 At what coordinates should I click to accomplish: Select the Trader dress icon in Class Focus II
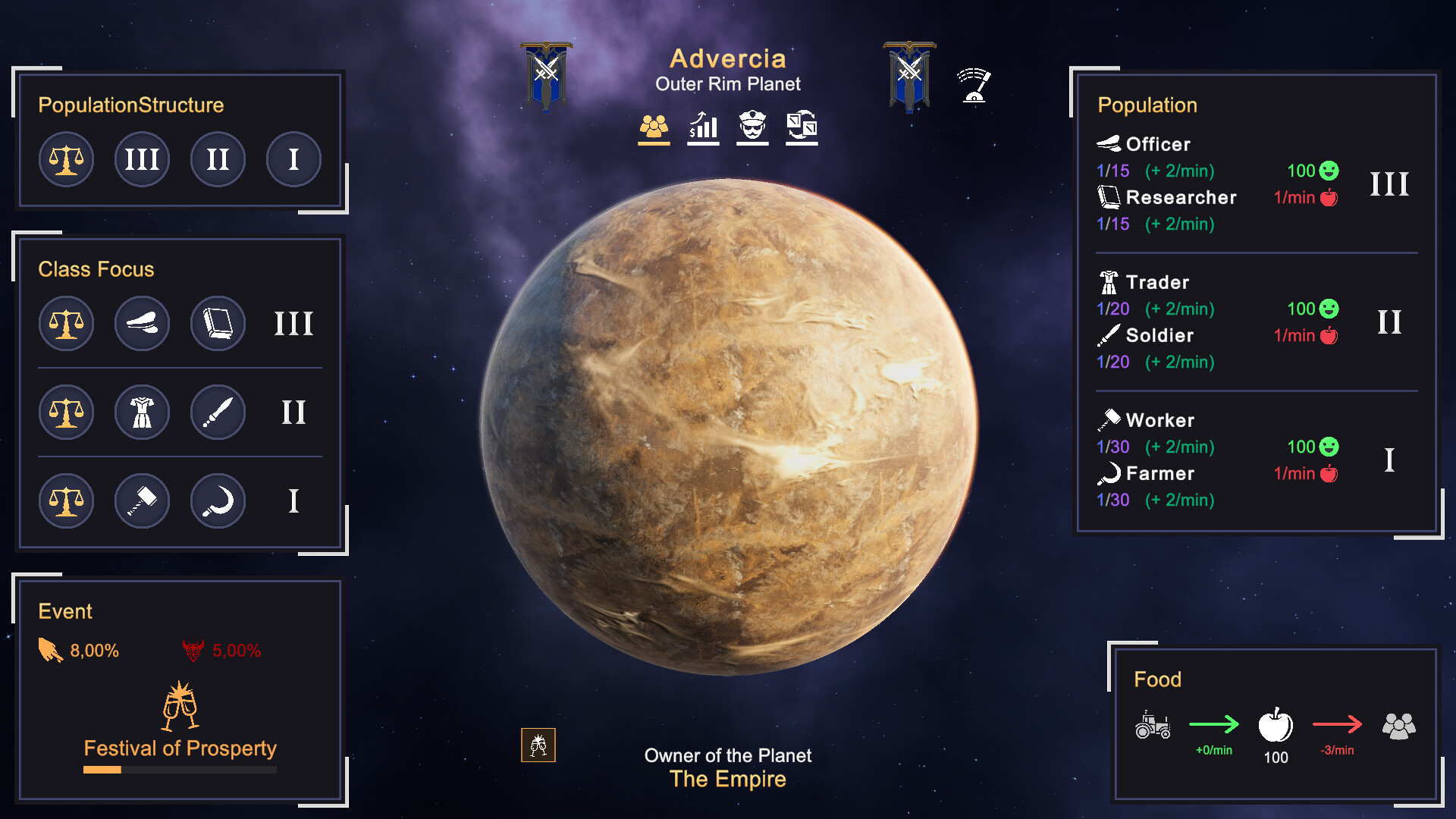coord(142,412)
